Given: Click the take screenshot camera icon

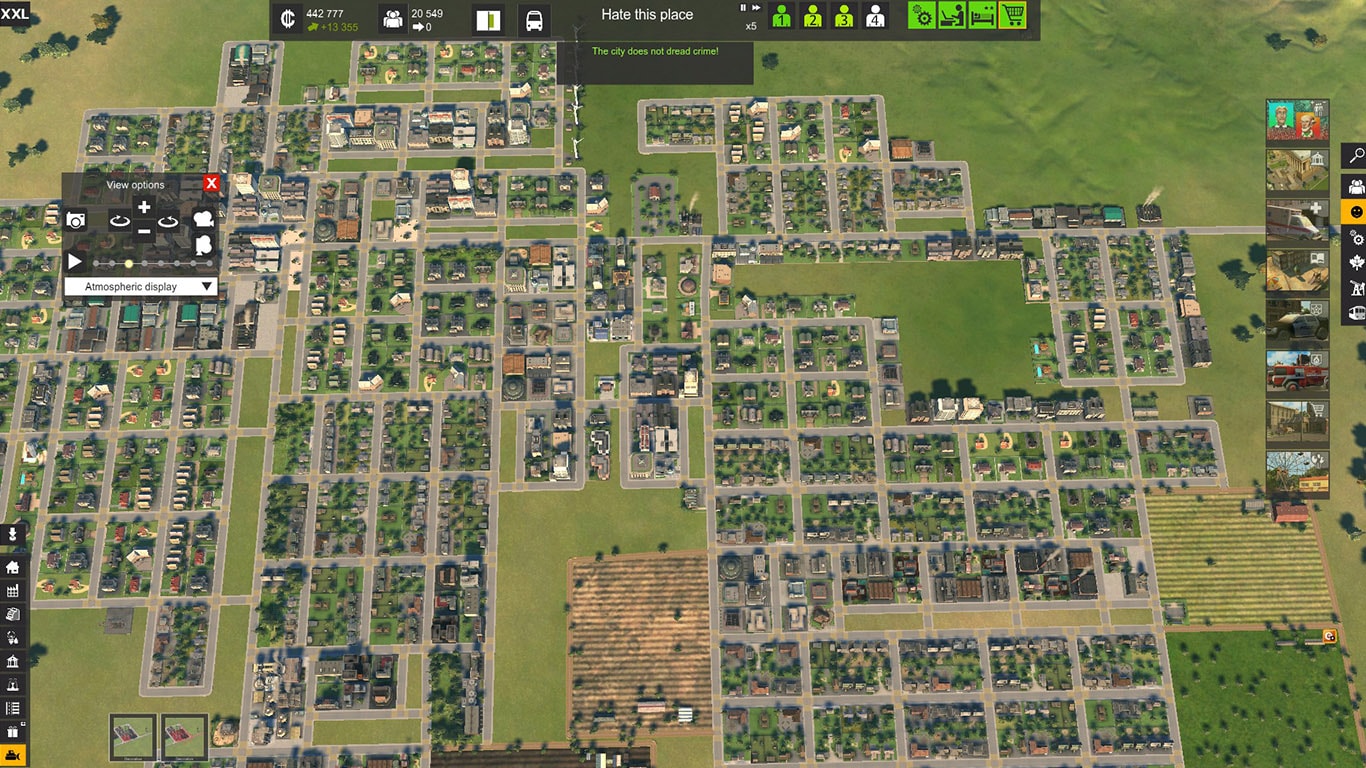Looking at the screenshot, I should pyautogui.click(x=76, y=219).
